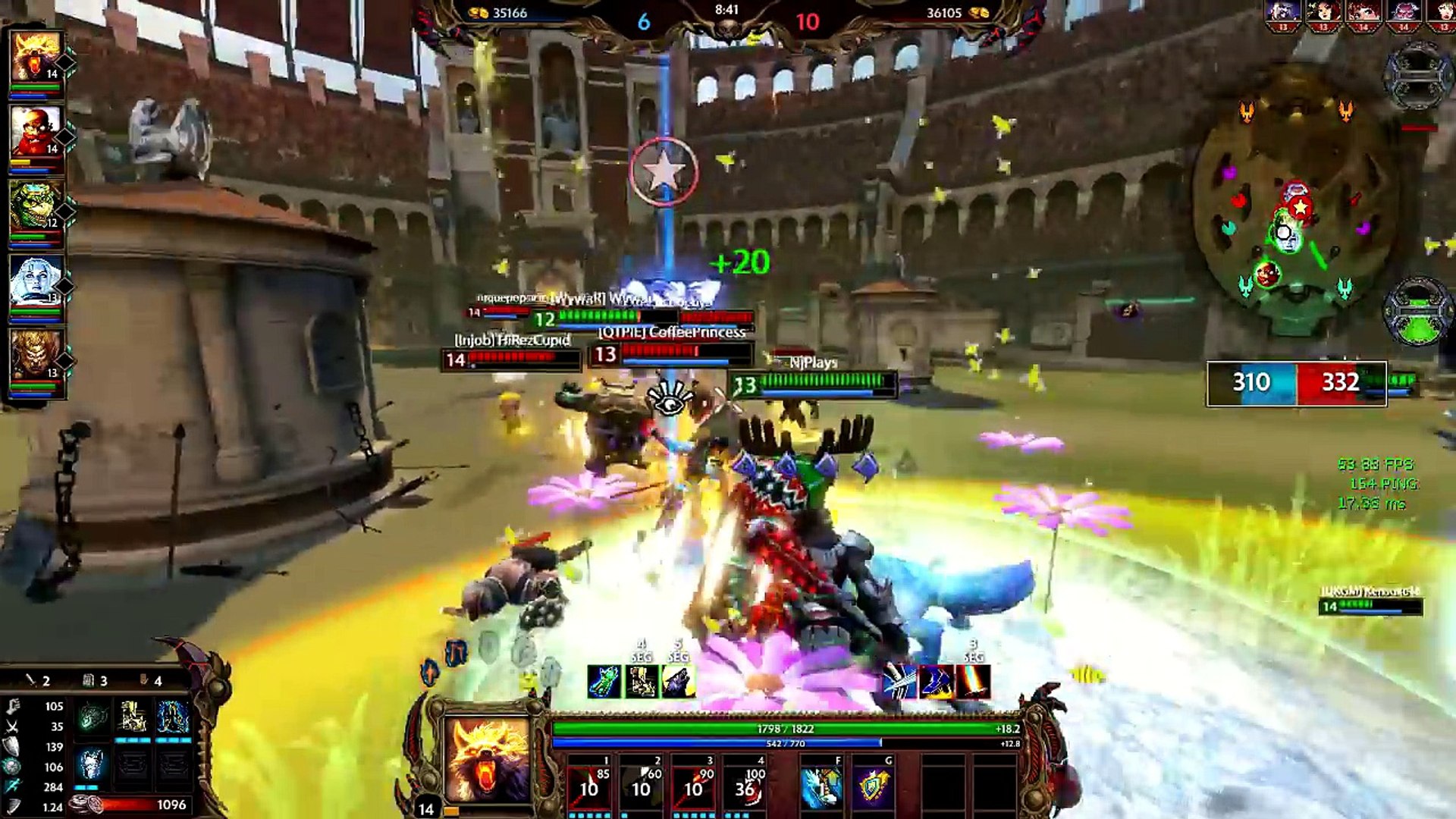Click the orange beam debuff icon
1456x819 pixels.
(973, 682)
